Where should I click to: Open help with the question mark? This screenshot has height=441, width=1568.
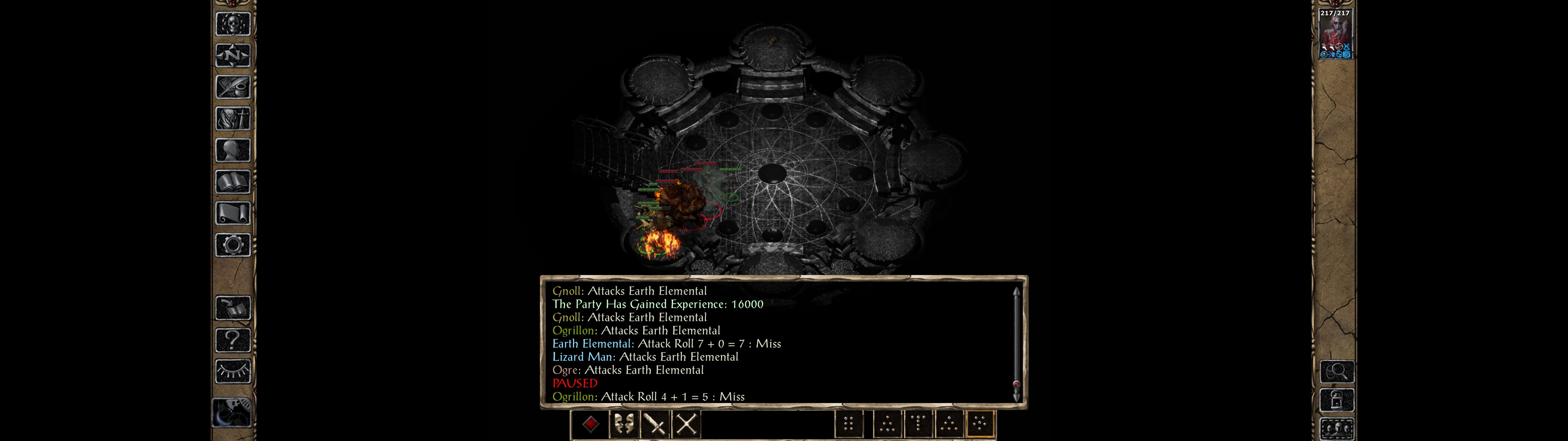[232, 339]
